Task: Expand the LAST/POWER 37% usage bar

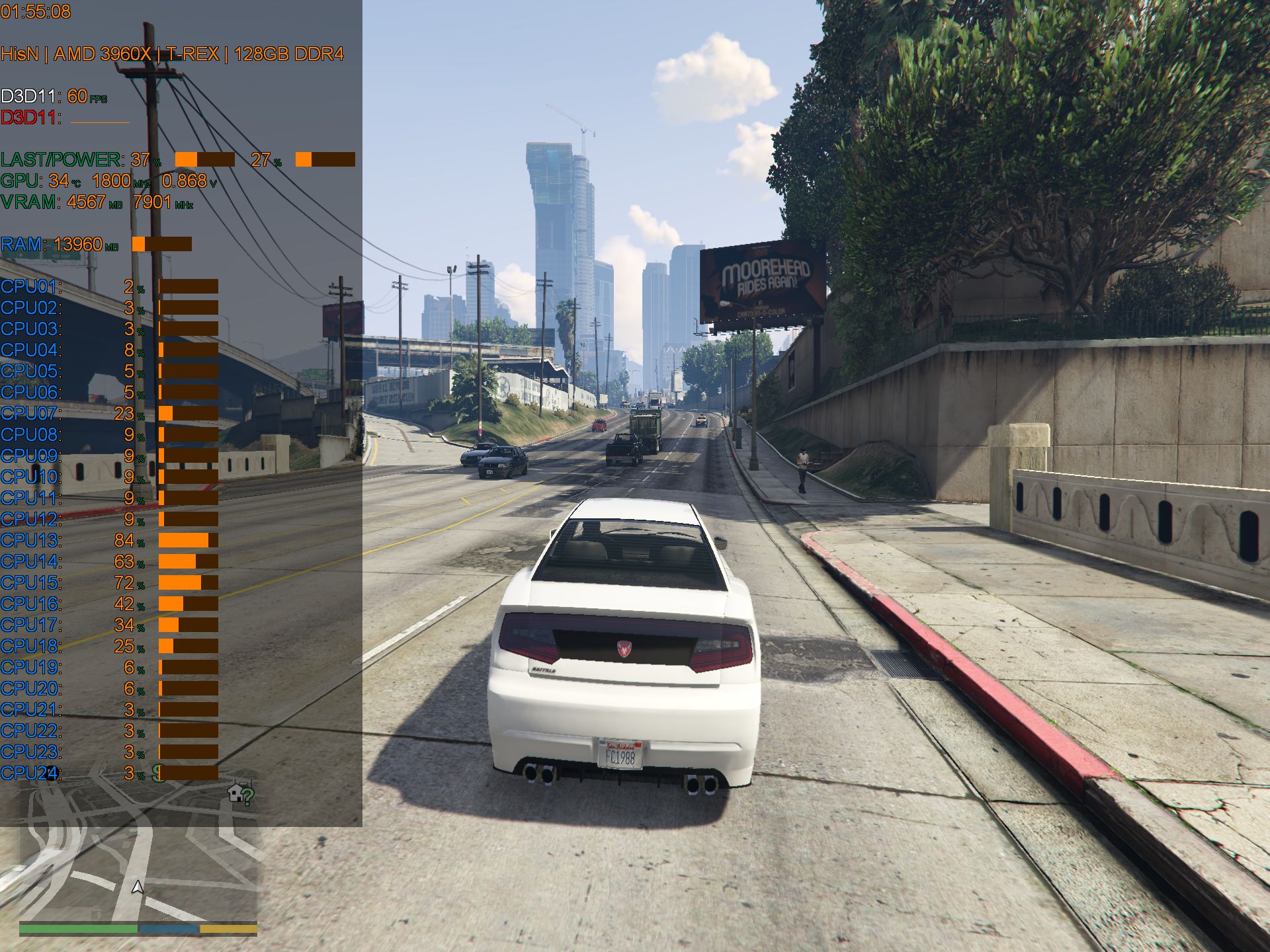Action: tap(205, 159)
